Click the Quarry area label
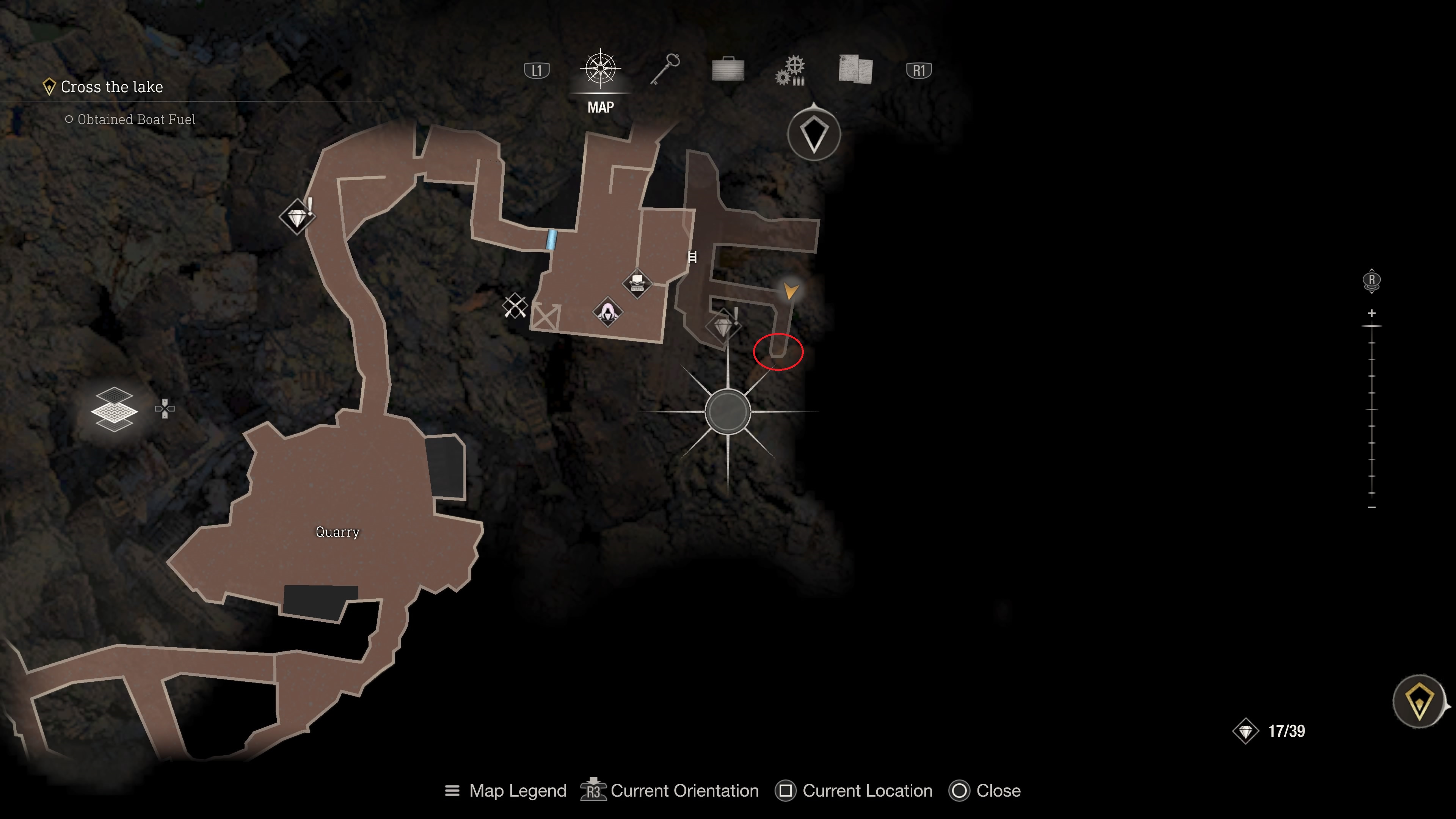This screenshot has height=819, width=1456. (337, 532)
